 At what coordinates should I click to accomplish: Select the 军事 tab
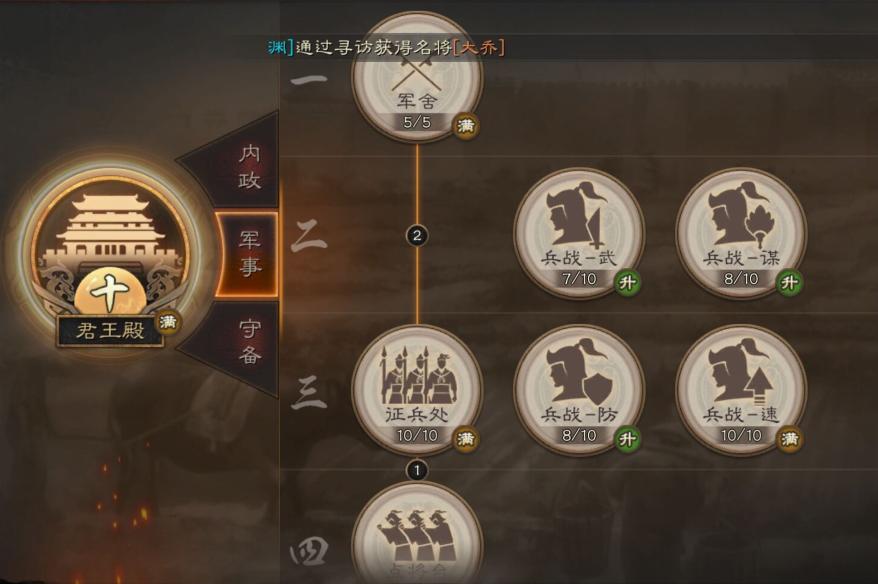point(247,254)
